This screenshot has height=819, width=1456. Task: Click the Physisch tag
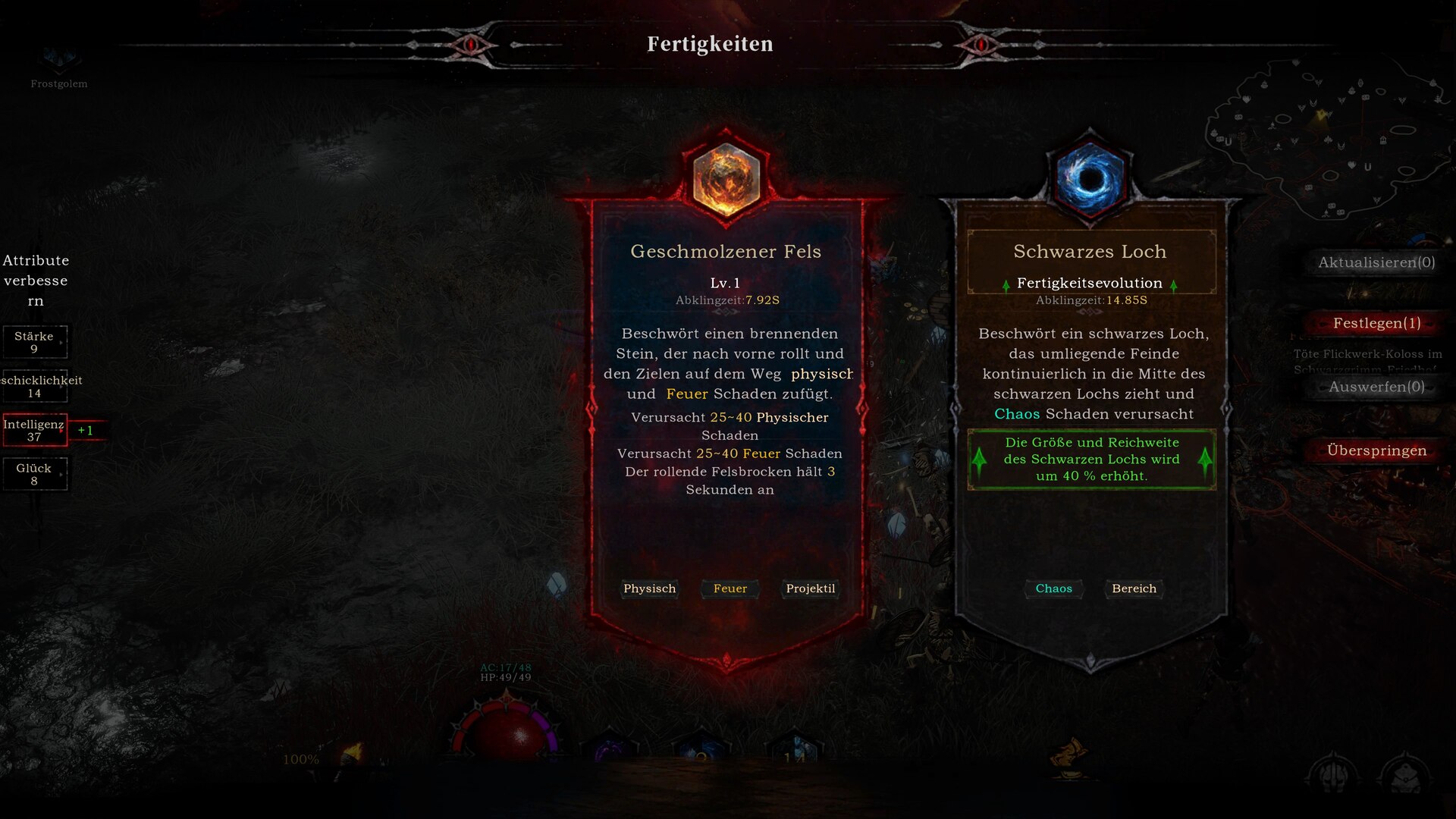tap(649, 588)
